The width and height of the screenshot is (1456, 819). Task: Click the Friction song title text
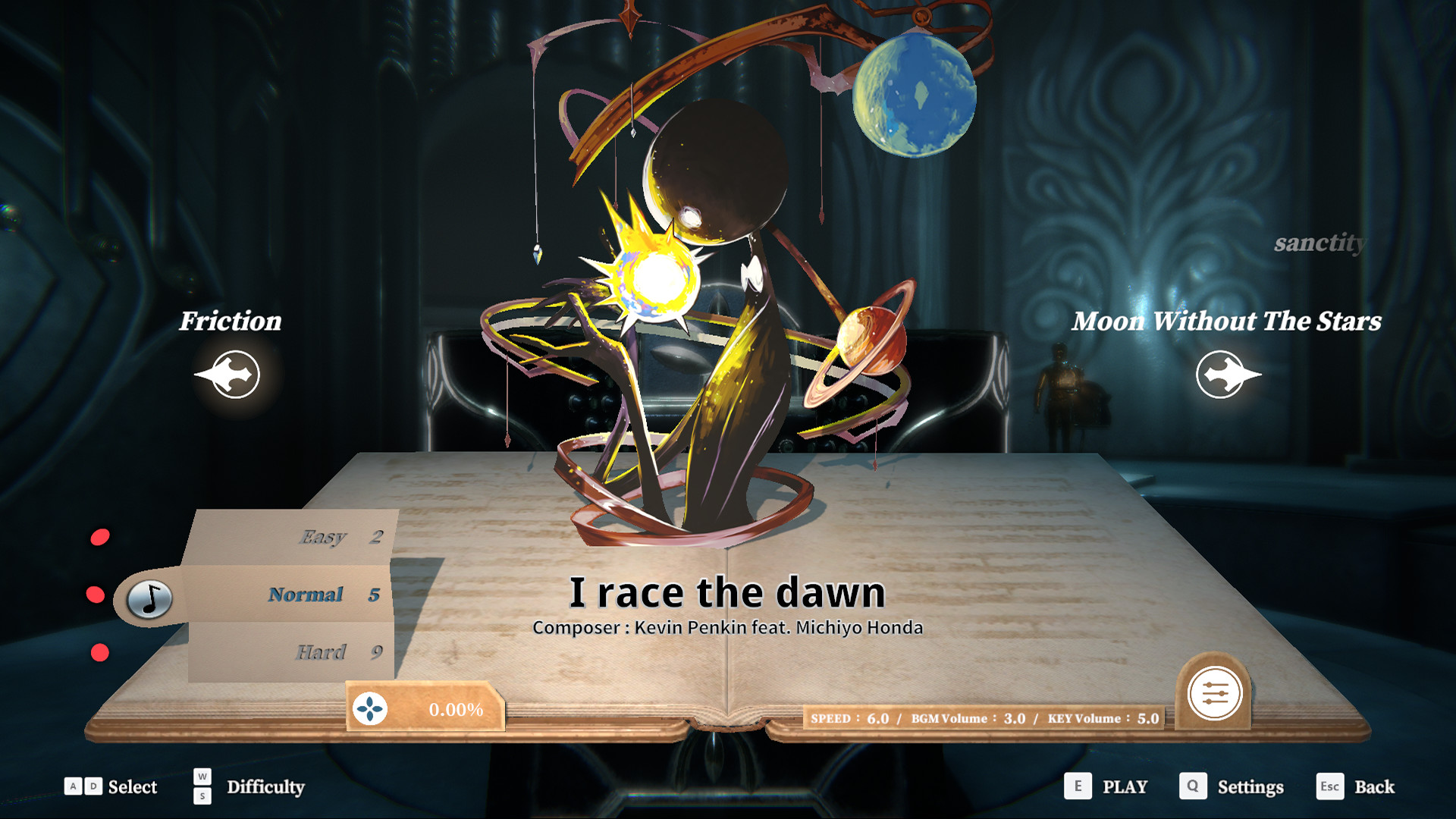(229, 322)
